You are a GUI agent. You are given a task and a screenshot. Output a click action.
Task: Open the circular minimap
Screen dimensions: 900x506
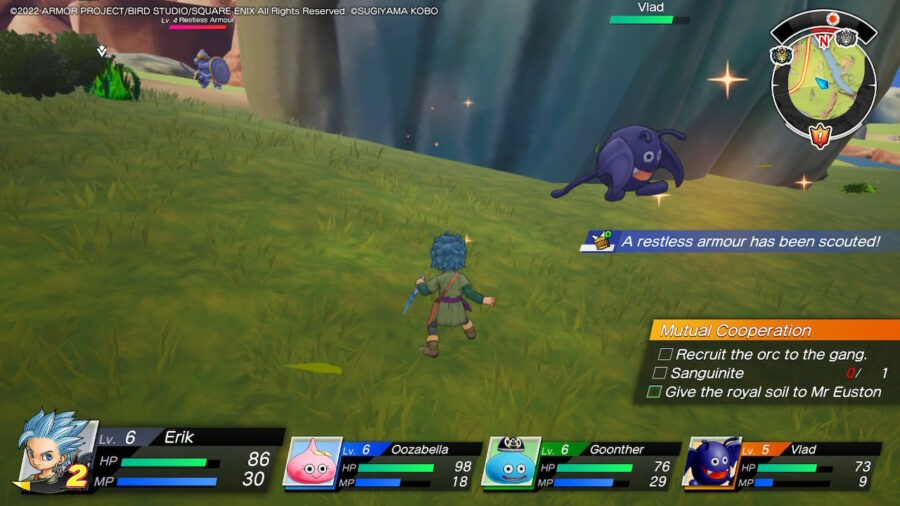(822, 79)
